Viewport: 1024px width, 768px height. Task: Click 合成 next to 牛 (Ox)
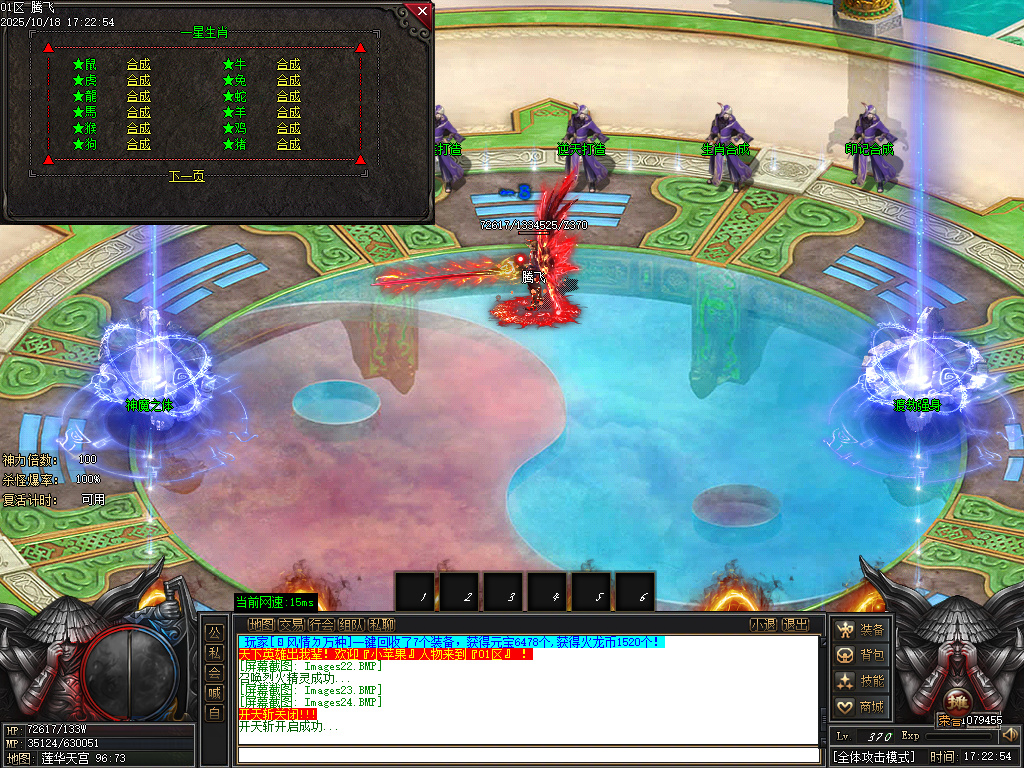click(x=289, y=65)
